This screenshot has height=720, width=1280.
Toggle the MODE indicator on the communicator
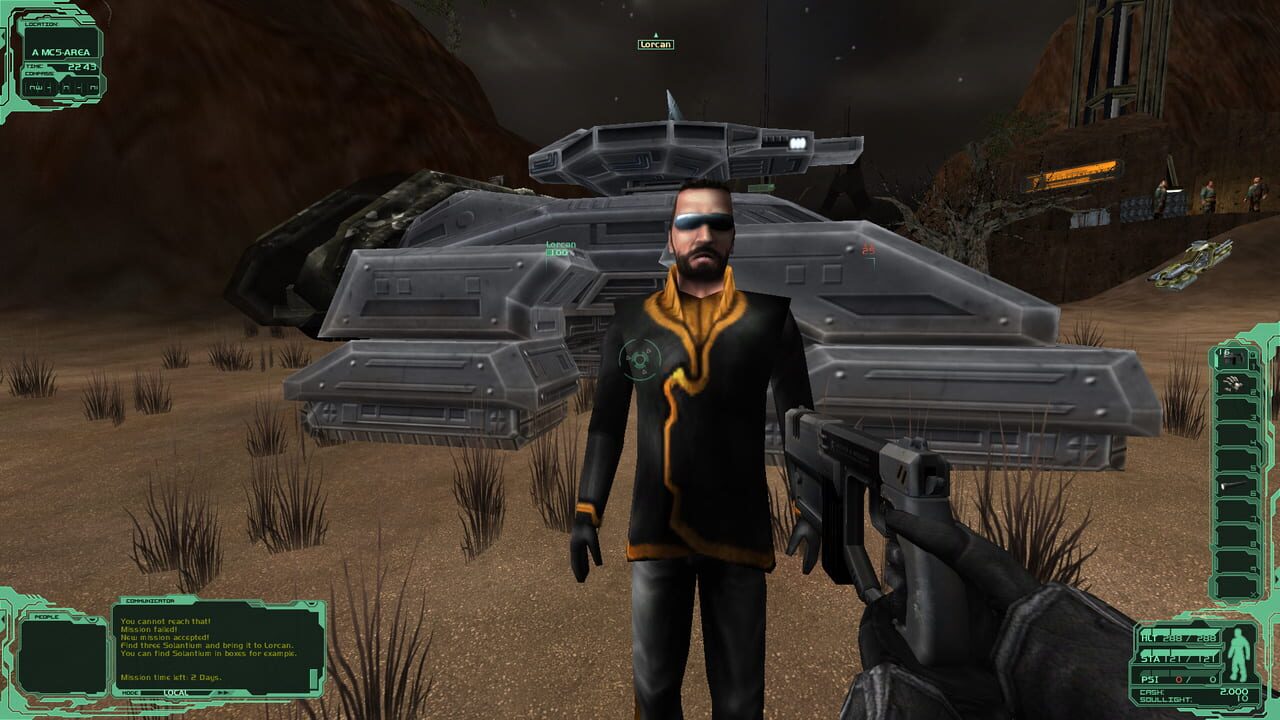coord(131,693)
